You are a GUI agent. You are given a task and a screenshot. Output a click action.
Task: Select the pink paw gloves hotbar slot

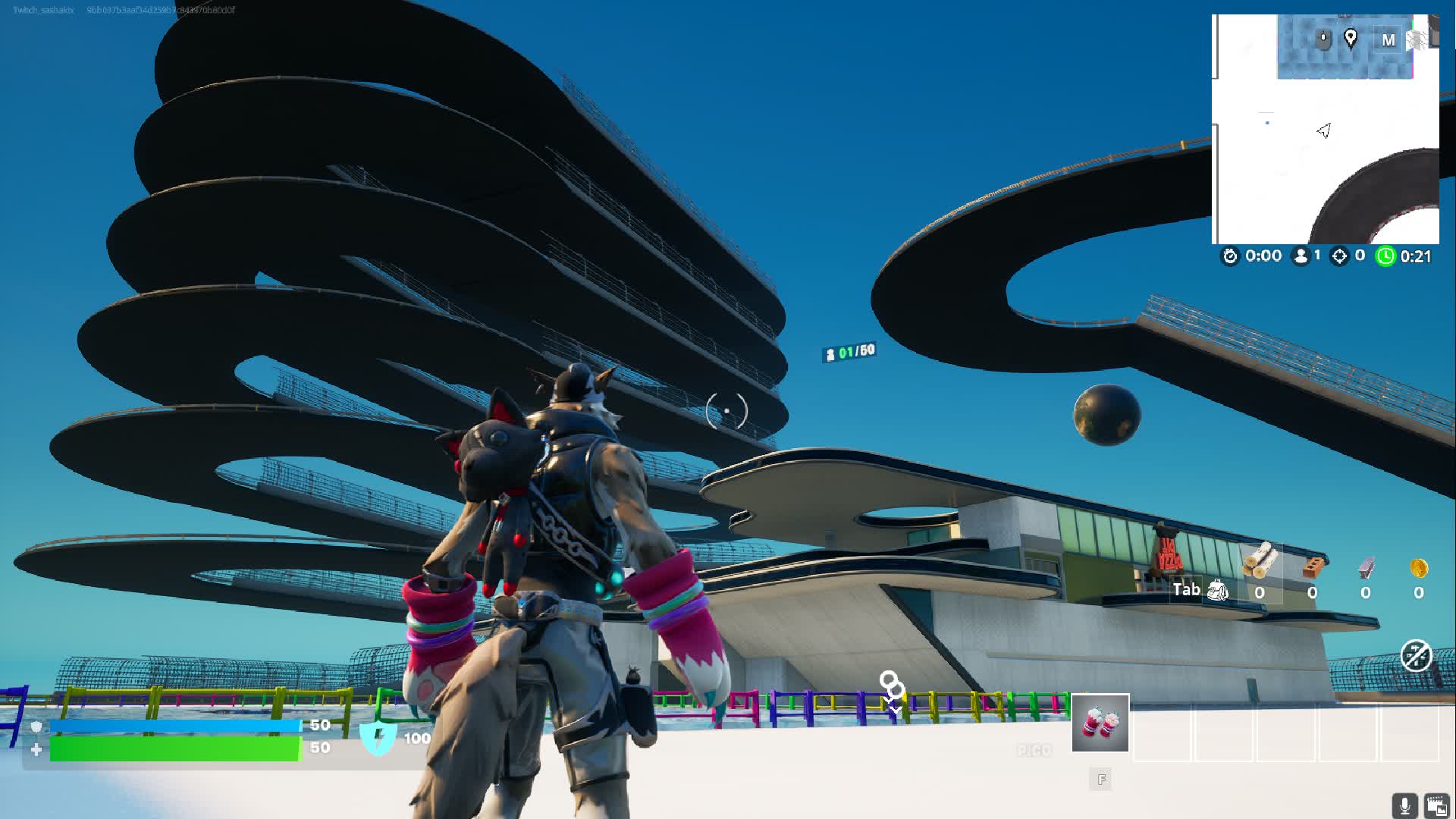point(1100,723)
